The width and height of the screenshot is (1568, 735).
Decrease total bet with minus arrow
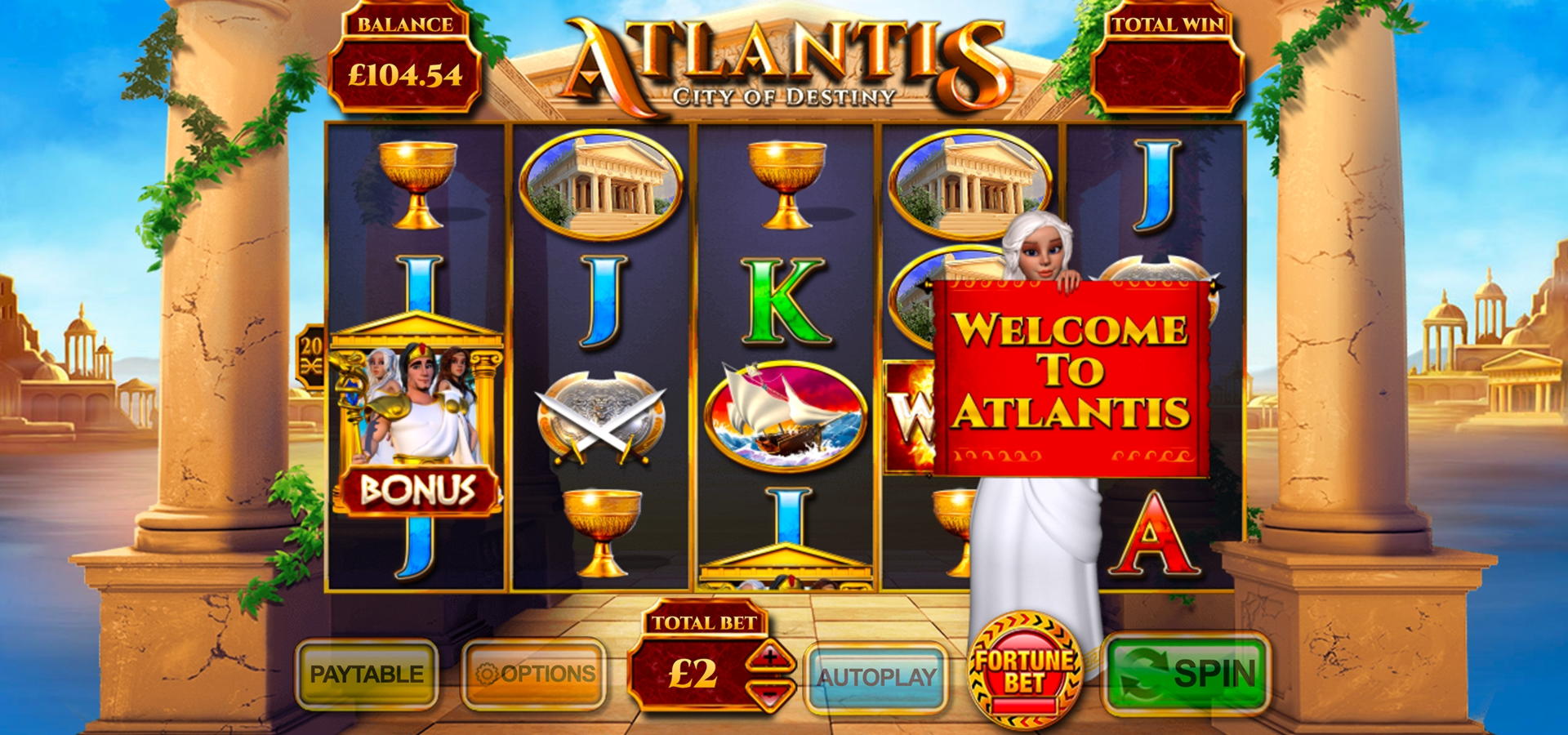pos(769,694)
